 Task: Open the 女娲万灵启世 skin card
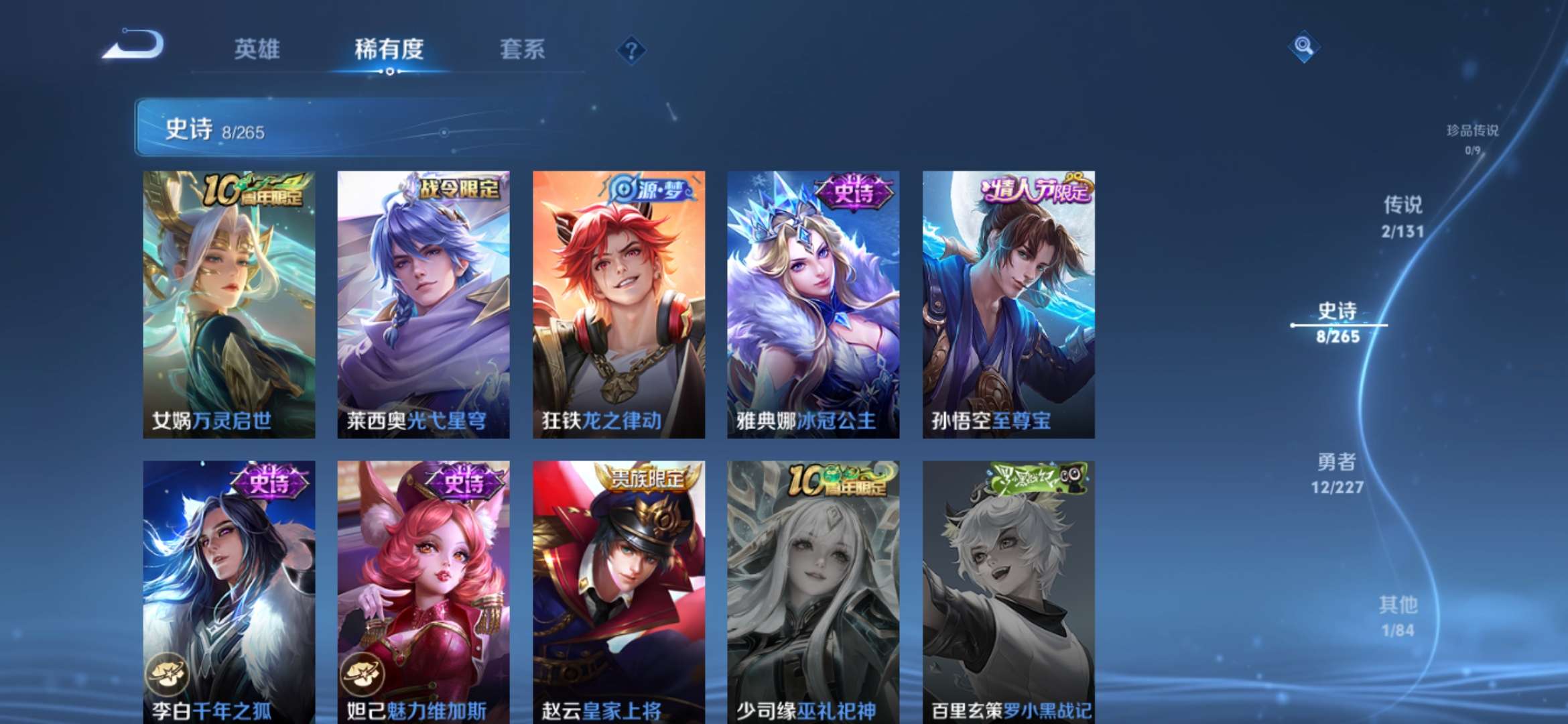(228, 302)
